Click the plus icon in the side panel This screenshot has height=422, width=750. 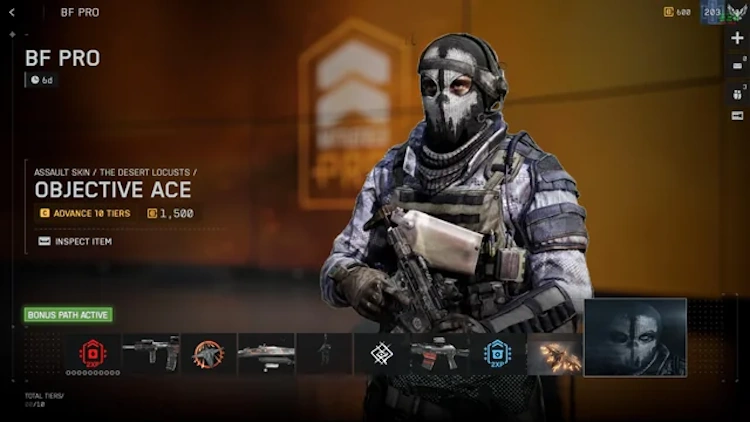737,38
